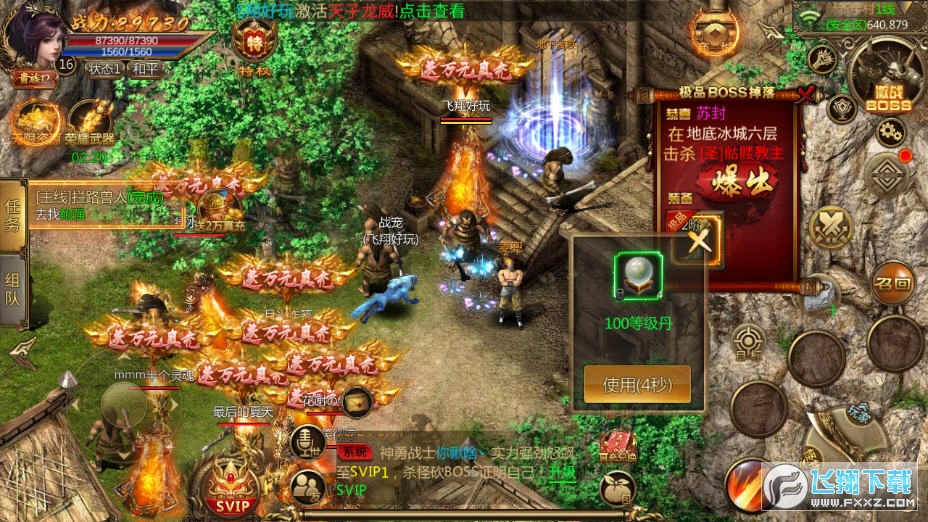Use the level 100 pill via 使用 button
Screen dimensions: 928x522
click(635, 384)
